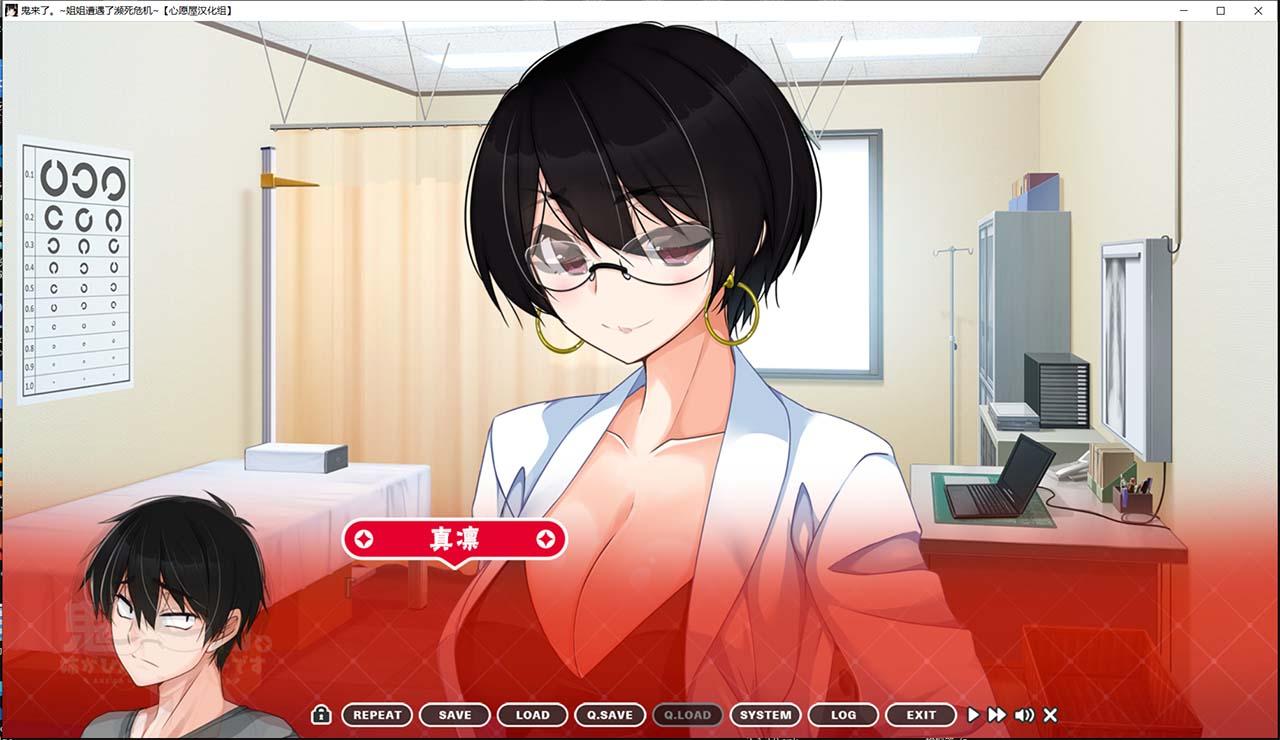Hide the interface using the X icon
This screenshot has width=1280, height=740.
click(x=1049, y=715)
